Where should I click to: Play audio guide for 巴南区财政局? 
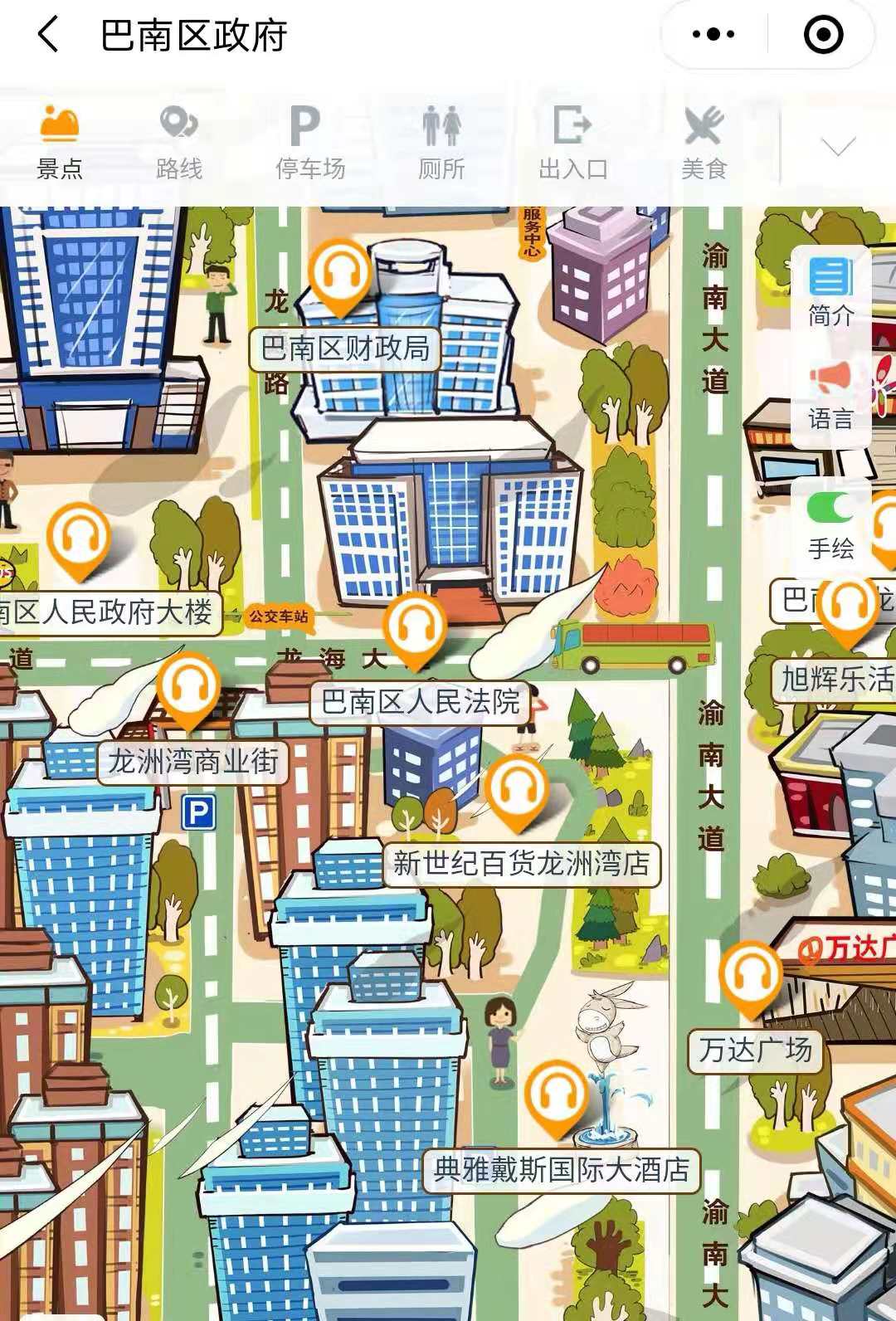tap(339, 275)
